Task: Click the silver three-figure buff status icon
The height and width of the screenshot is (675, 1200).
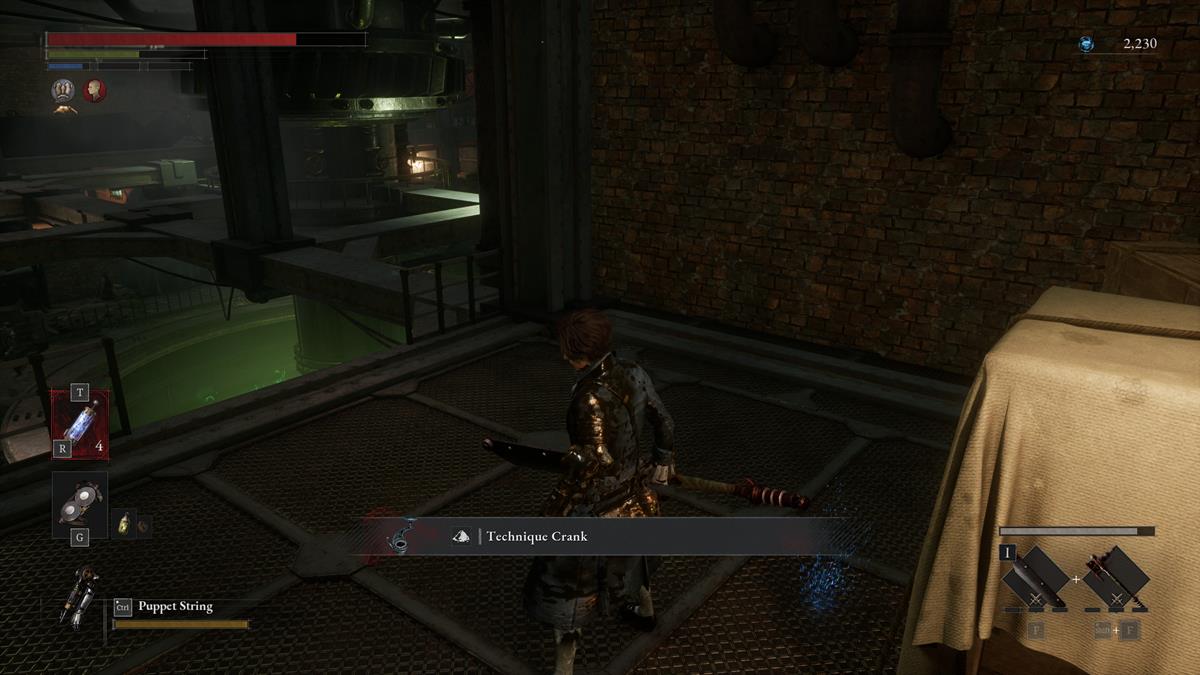Action: (x=64, y=91)
